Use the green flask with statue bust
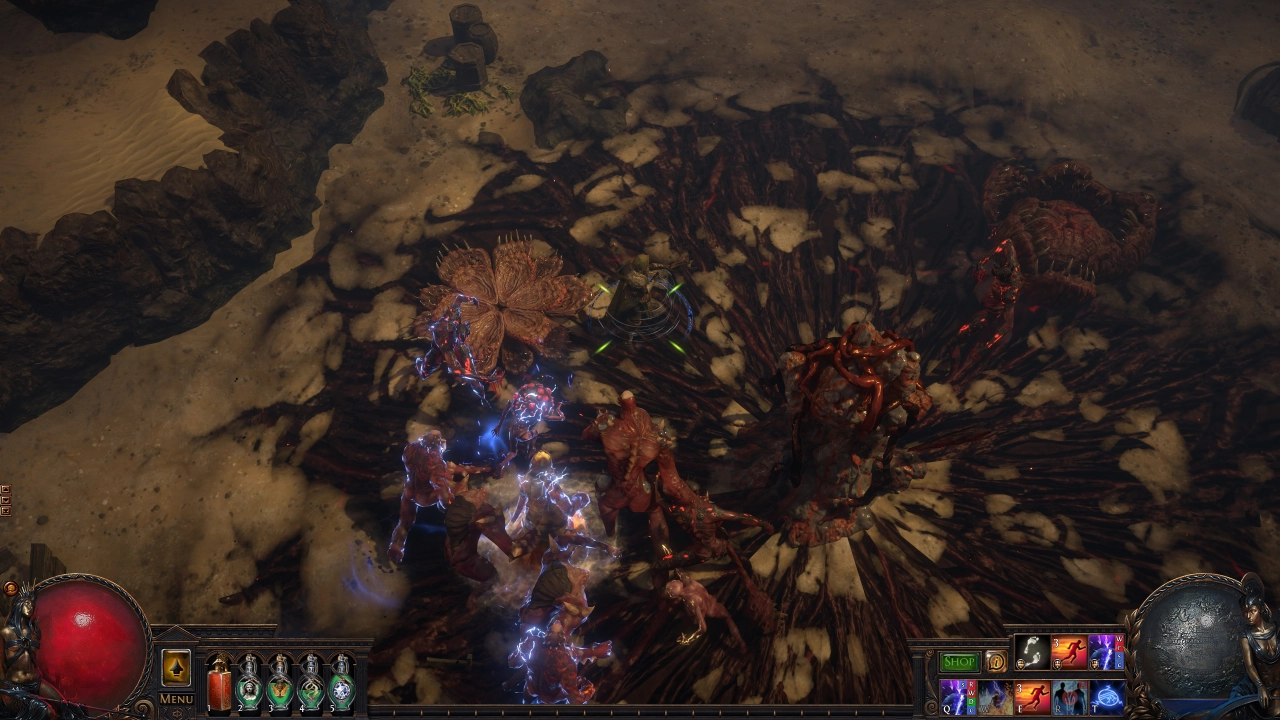This screenshot has width=1280, height=720. point(249,684)
